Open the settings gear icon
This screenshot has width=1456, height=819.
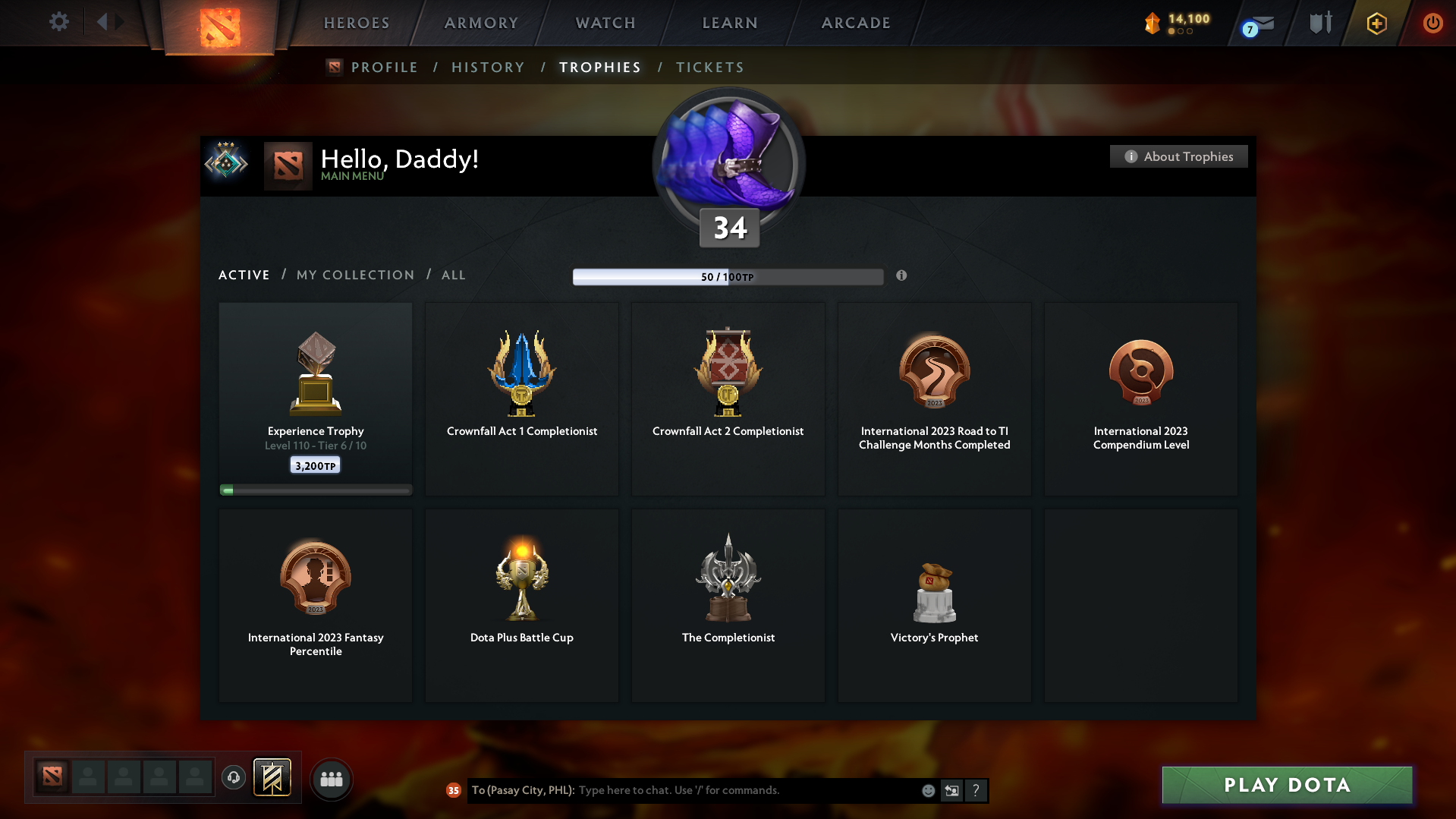tap(58, 22)
